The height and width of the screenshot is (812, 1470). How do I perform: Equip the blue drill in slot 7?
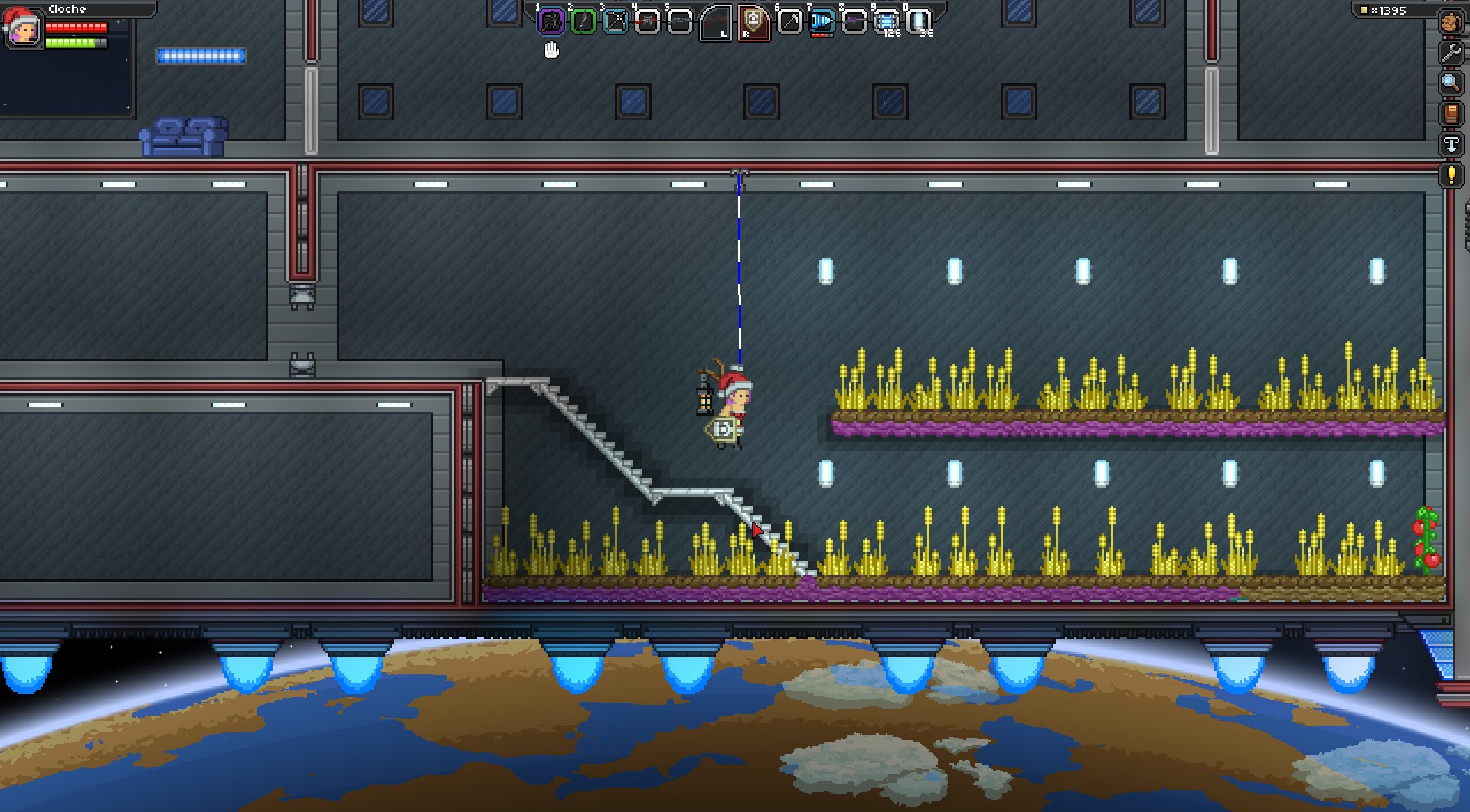coord(822,21)
